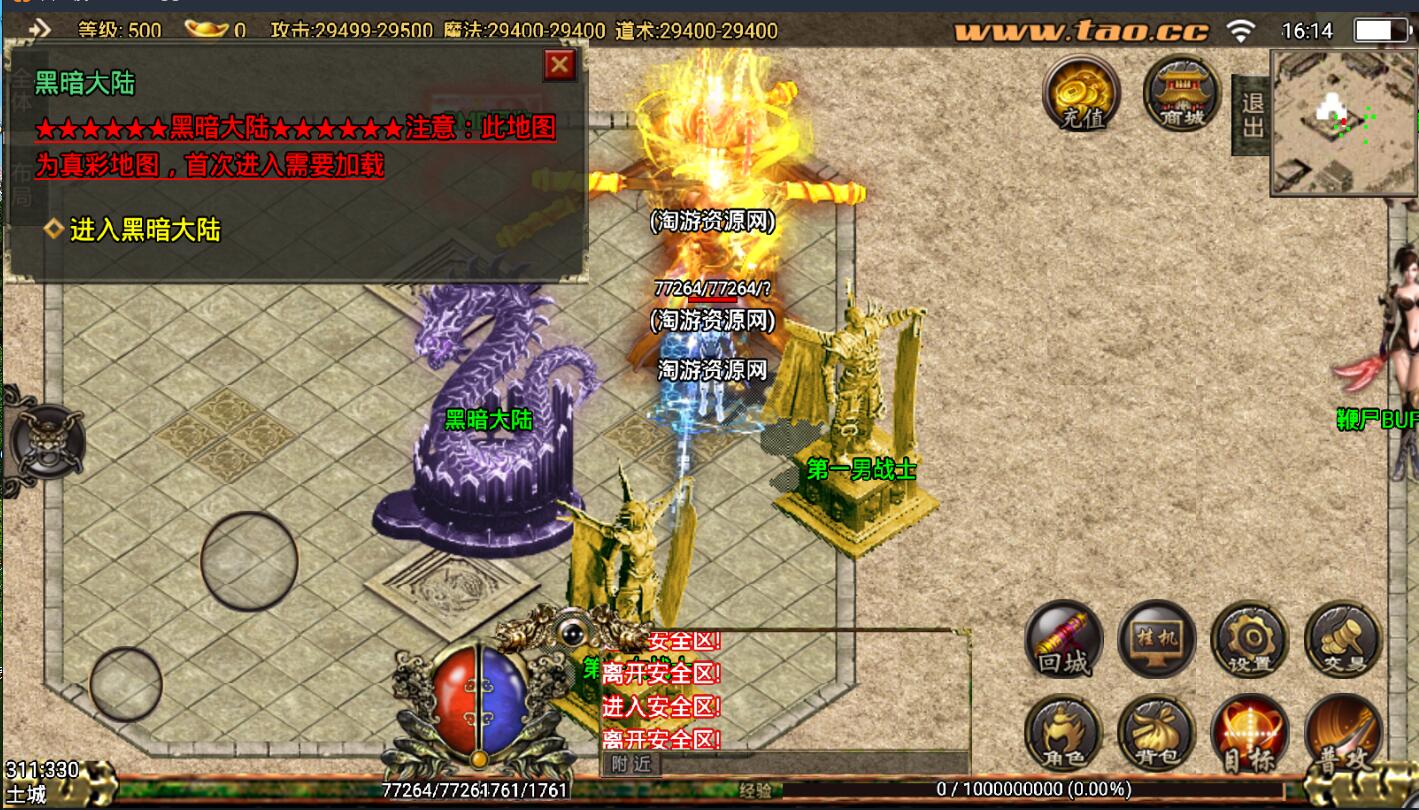Show the 角色 character sheet
1419x810 pixels.
(x=1064, y=733)
